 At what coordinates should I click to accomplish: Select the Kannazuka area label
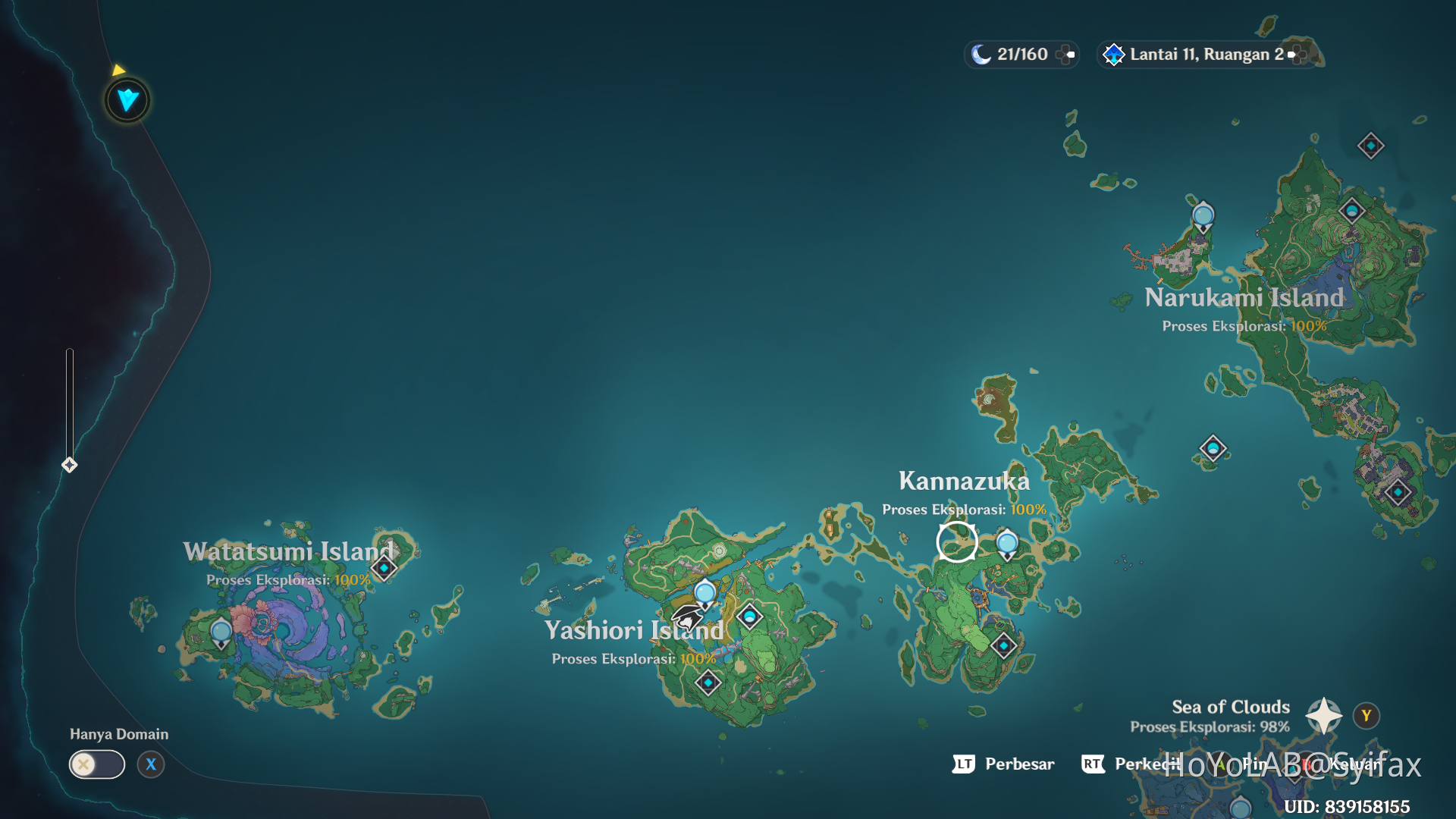pyautogui.click(x=964, y=481)
